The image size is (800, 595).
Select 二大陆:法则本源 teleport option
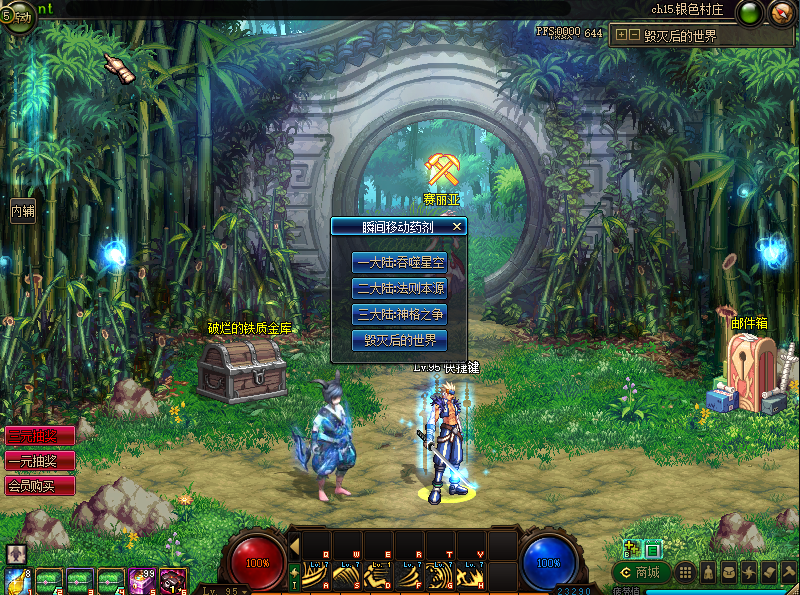click(398, 288)
